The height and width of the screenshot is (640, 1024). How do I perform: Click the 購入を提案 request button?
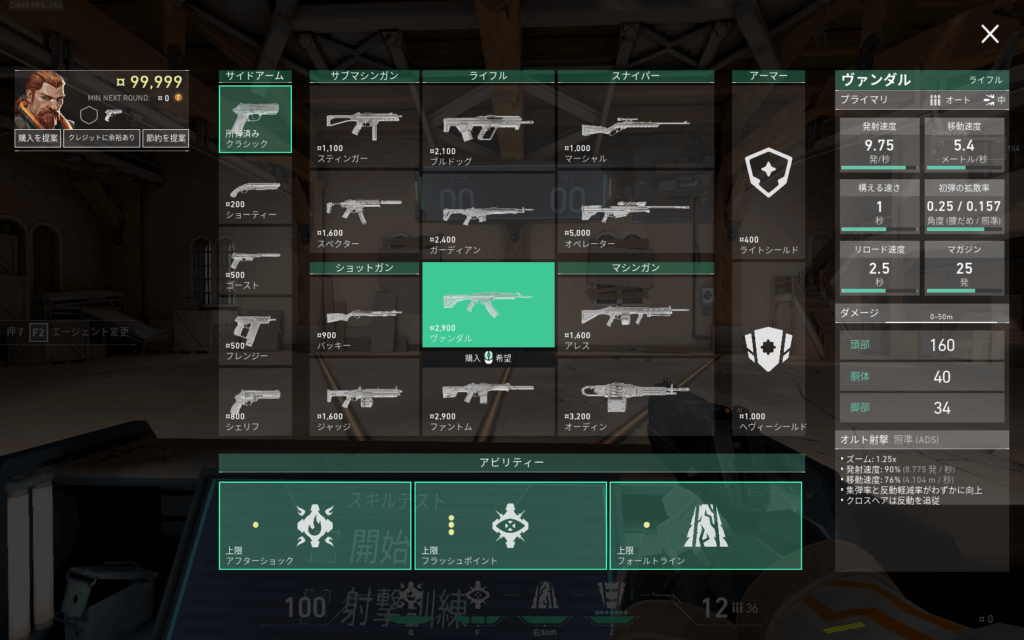tap(38, 139)
